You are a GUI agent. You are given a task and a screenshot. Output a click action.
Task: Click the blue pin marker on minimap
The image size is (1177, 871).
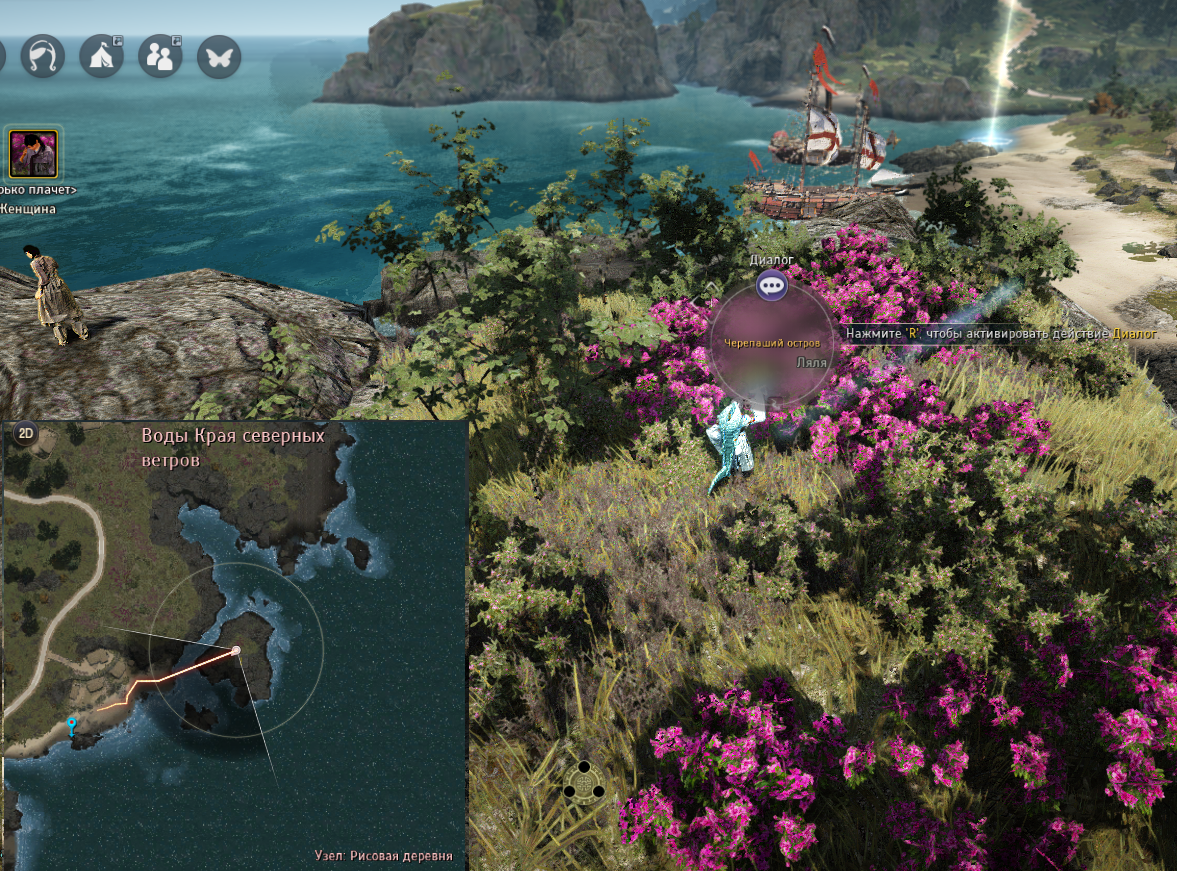tap(71, 724)
